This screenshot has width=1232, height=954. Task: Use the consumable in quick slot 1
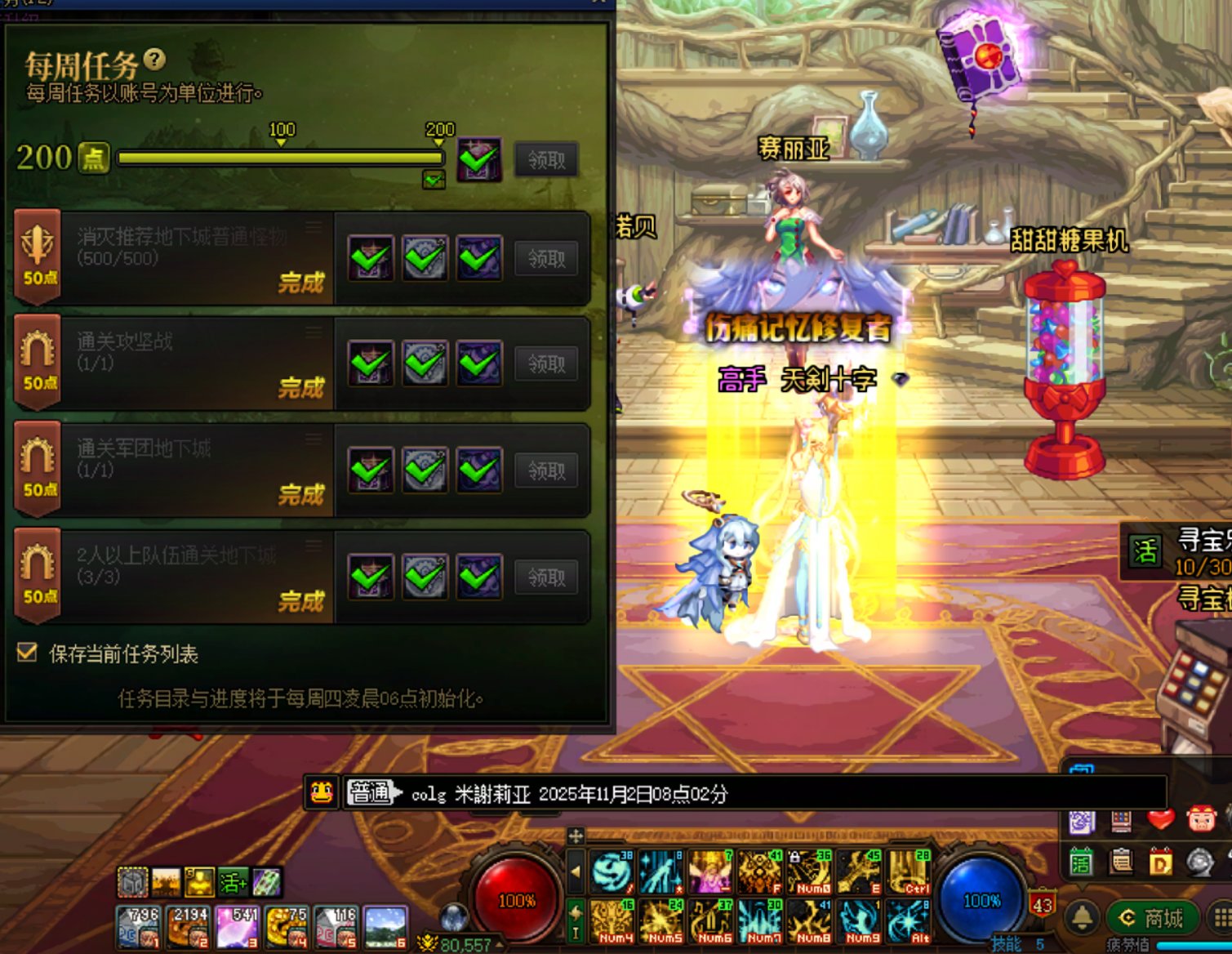coord(137,927)
